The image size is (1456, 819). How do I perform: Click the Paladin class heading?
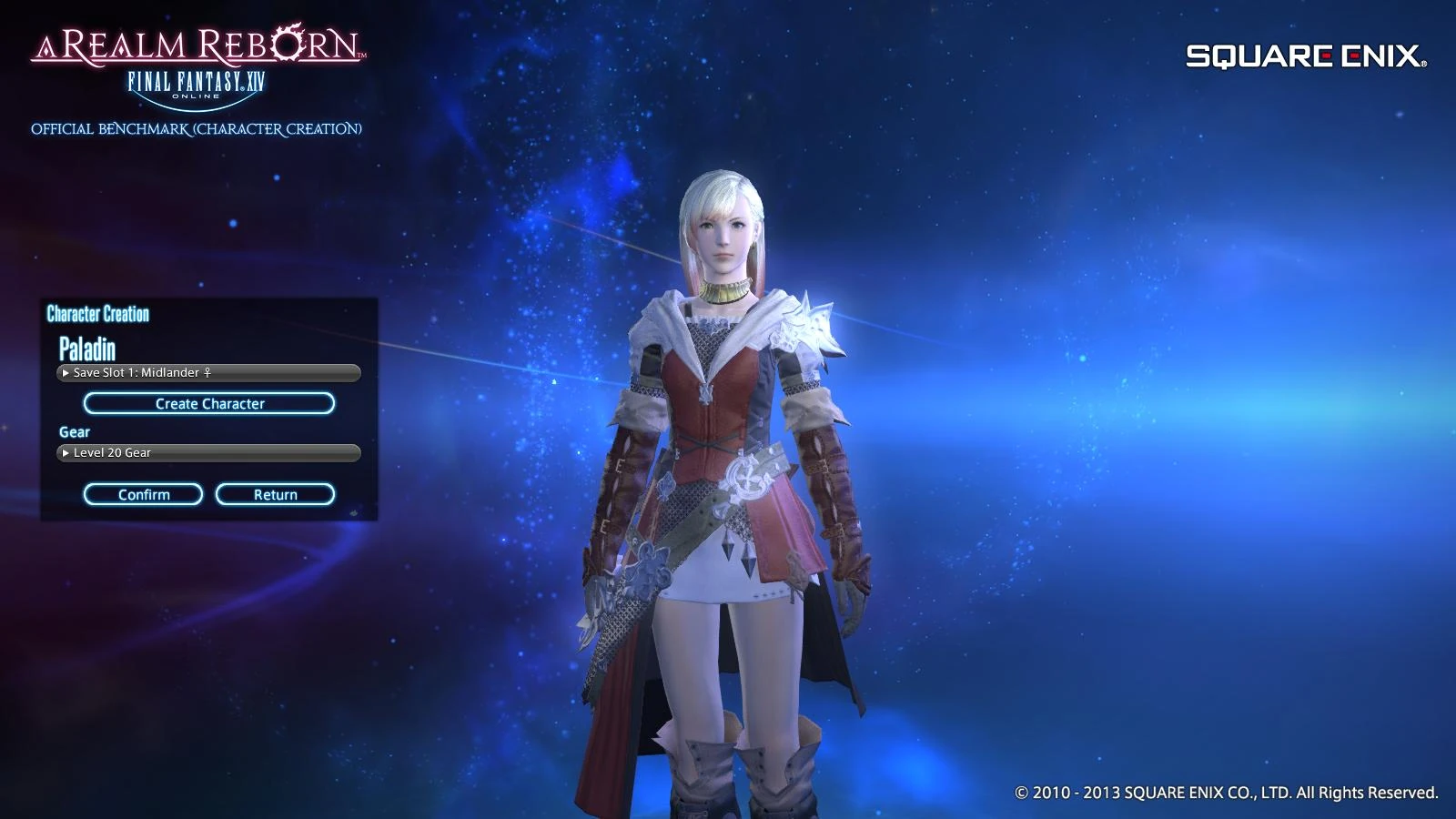click(88, 347)
